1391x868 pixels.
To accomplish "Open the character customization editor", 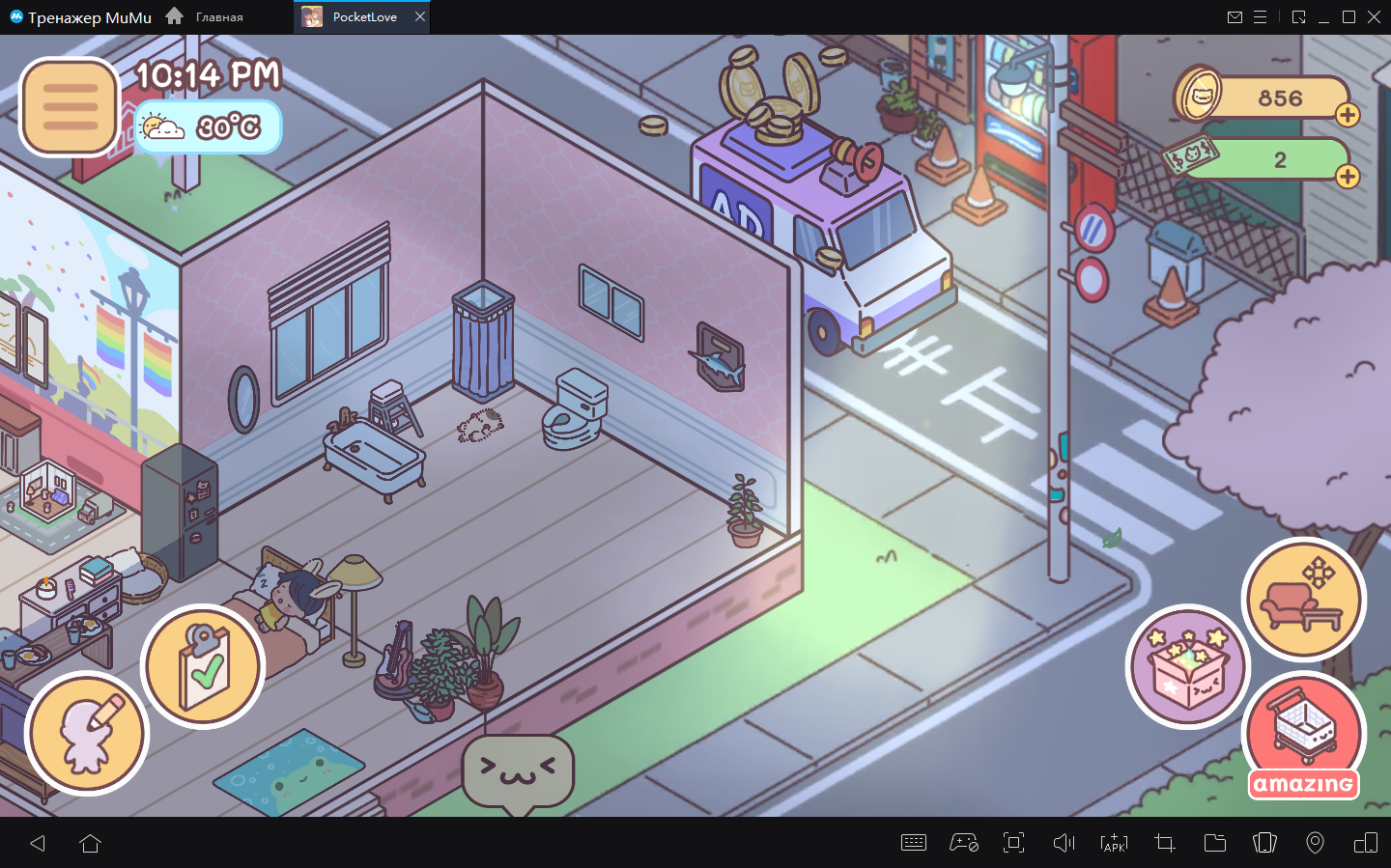I will pos(87,733).
